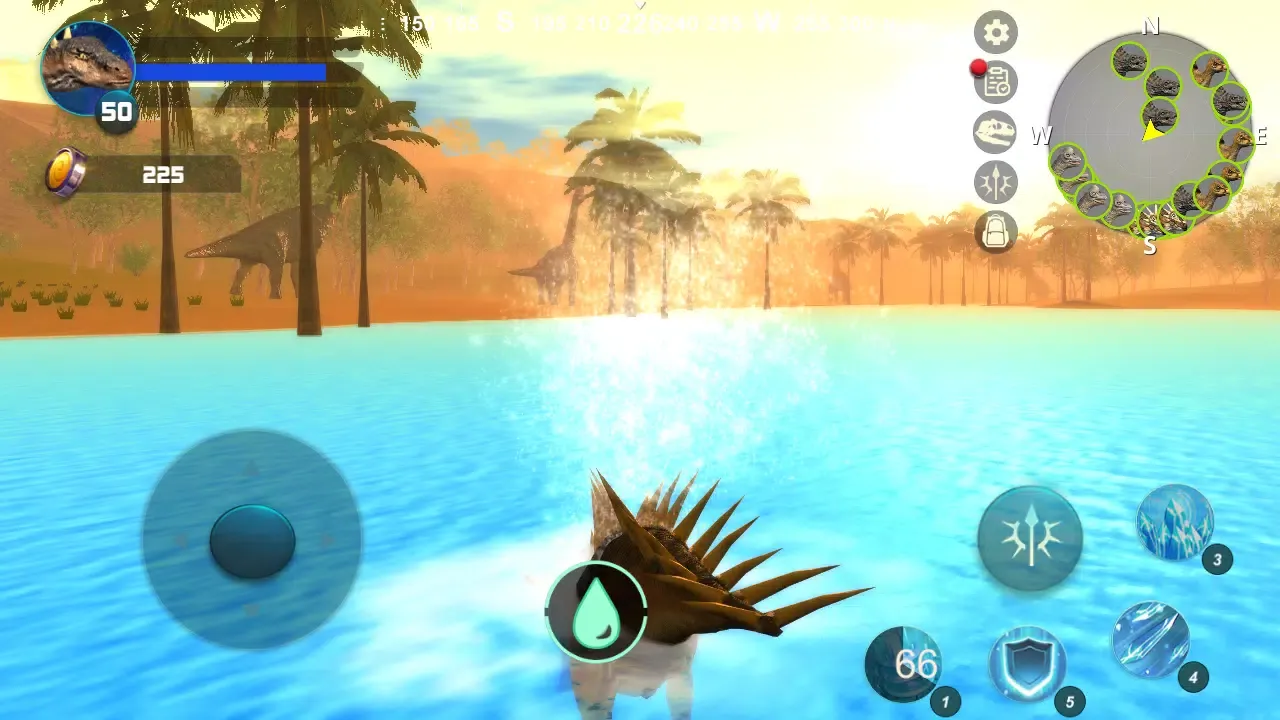
Task: Open the backpack inventory
Action: 995,231
